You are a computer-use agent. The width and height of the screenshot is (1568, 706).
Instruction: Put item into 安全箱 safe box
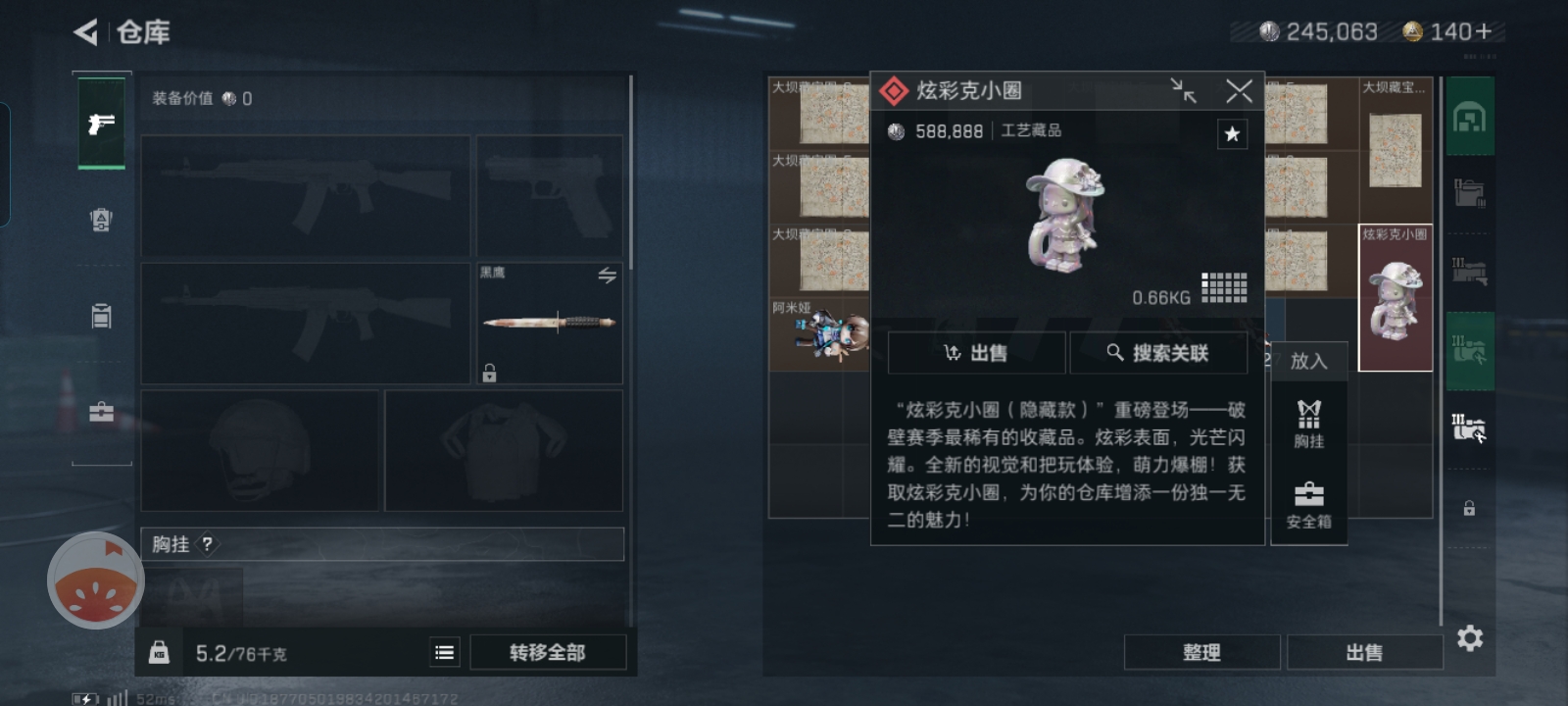pos(1308,504)
